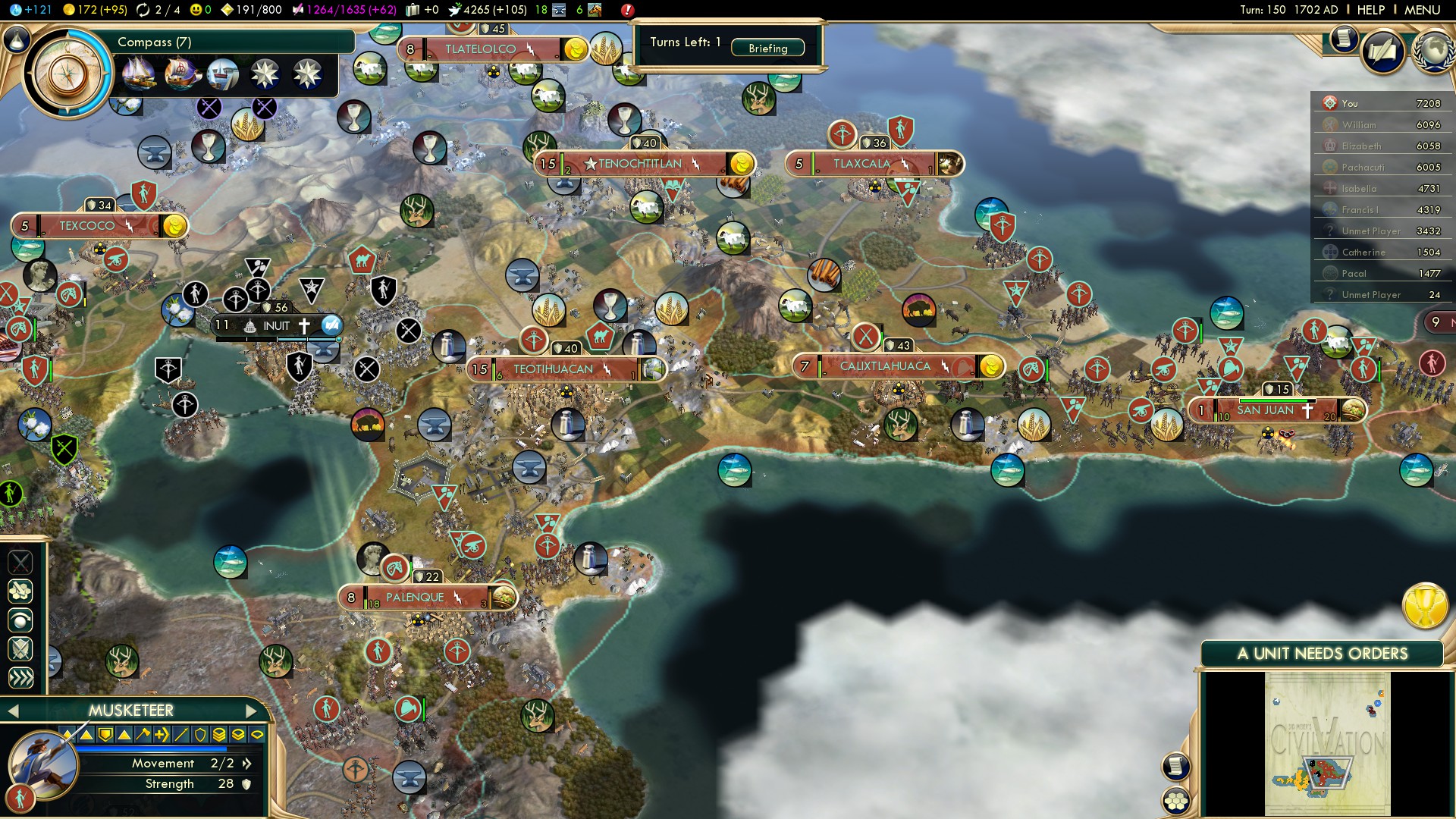Choose the fortify shield-and-swords unit action
The image size is (1456, 819).
20,648
